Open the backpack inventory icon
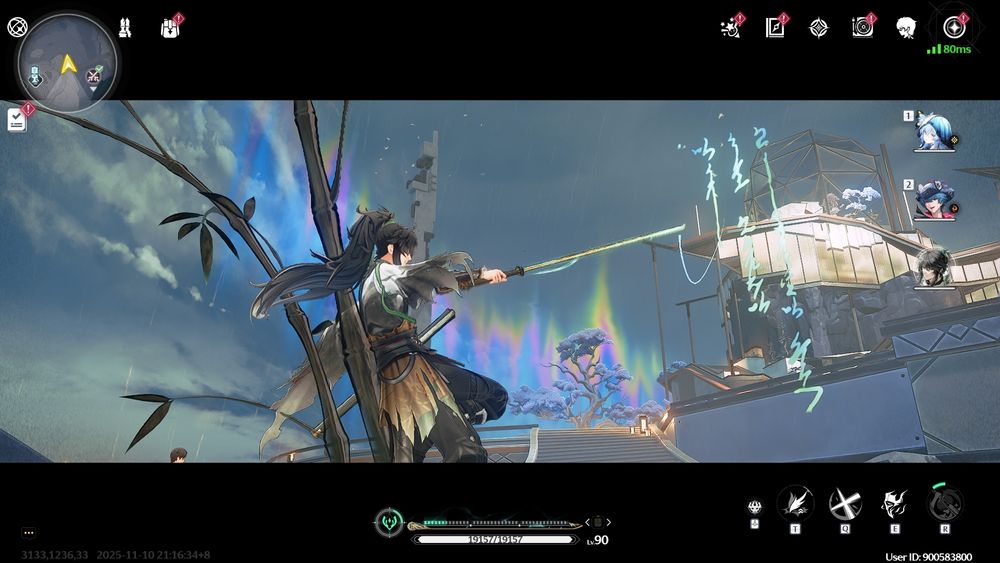This screenshot has width=1000, height=563. tap(169, 28)
